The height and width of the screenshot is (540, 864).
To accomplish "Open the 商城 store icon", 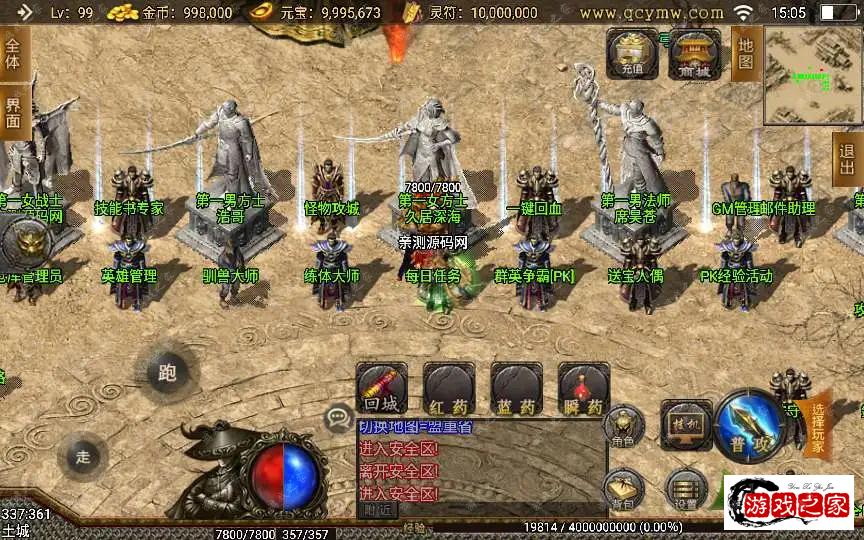I will point(694,51).
